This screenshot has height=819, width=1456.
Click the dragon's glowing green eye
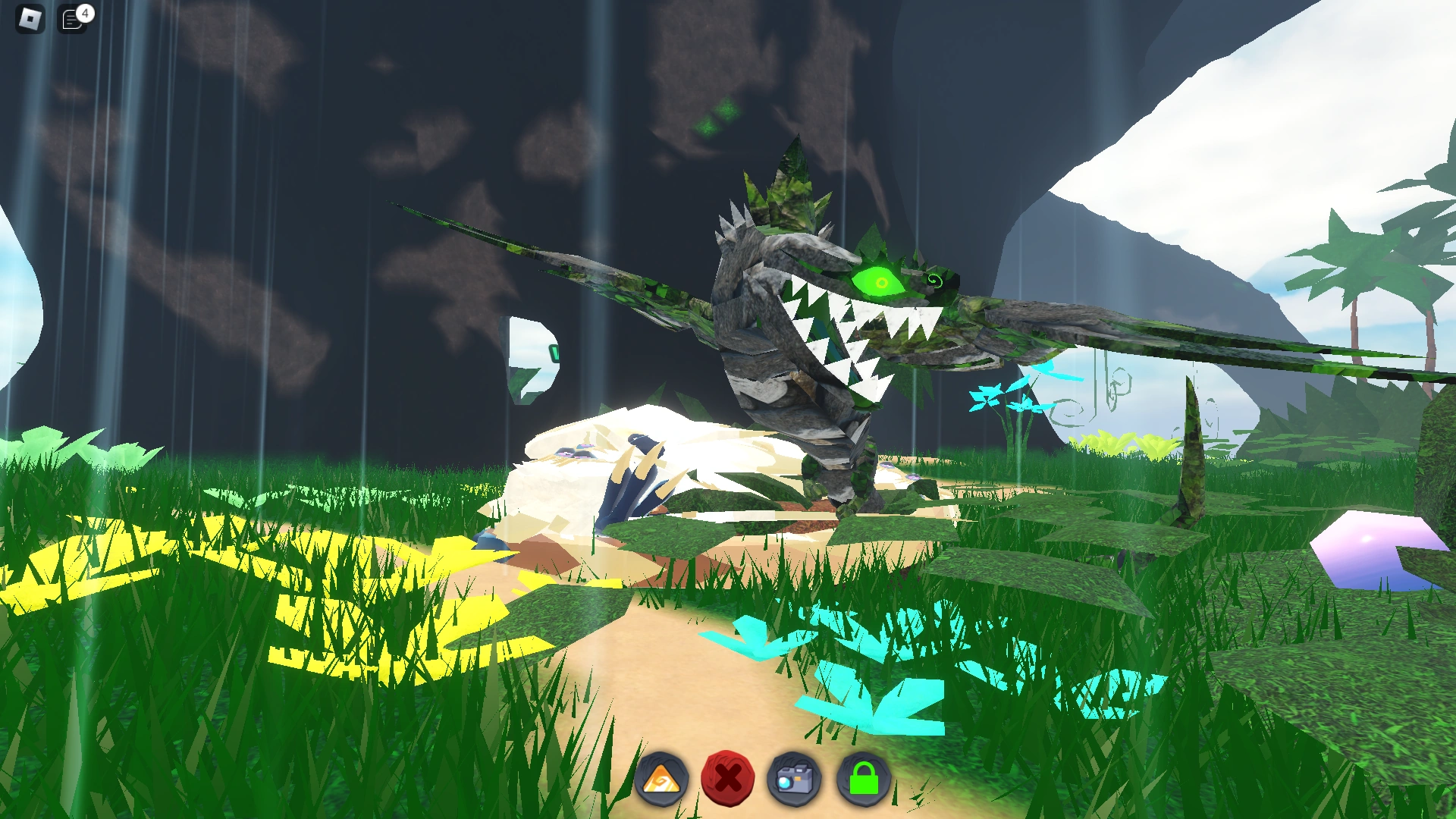pyautogui.click(x=880, y=281)
